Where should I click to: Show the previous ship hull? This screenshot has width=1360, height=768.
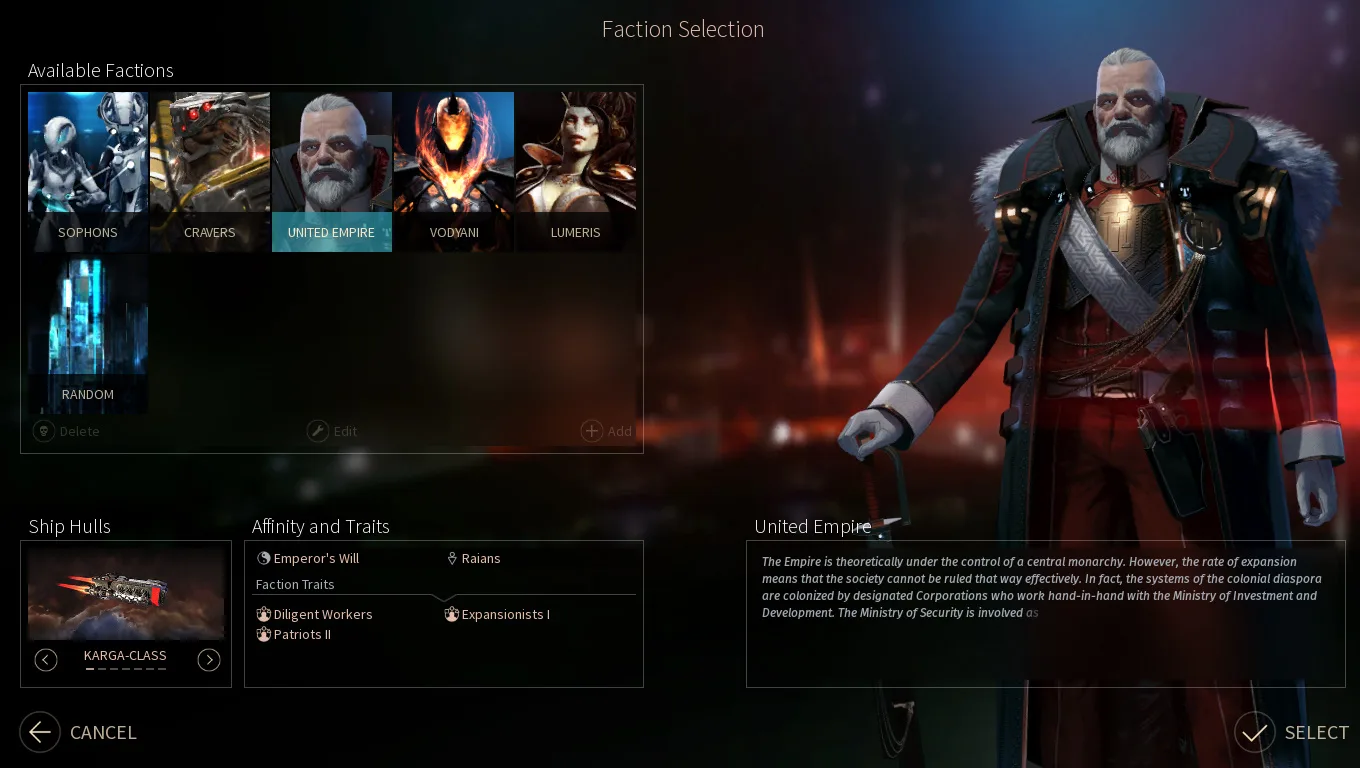(46, 660)
